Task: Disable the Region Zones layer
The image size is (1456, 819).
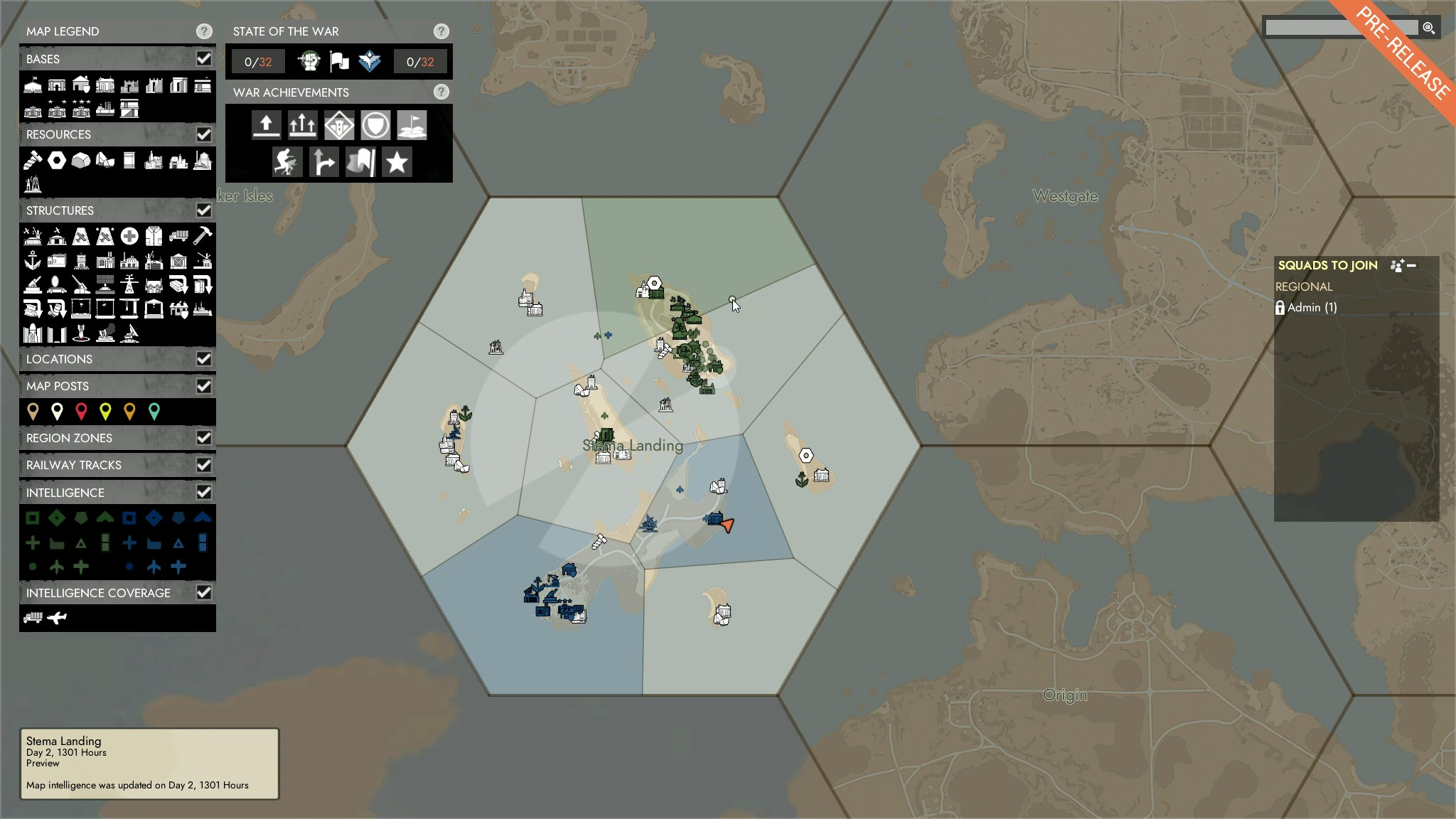Action: [x=205, y=438]
